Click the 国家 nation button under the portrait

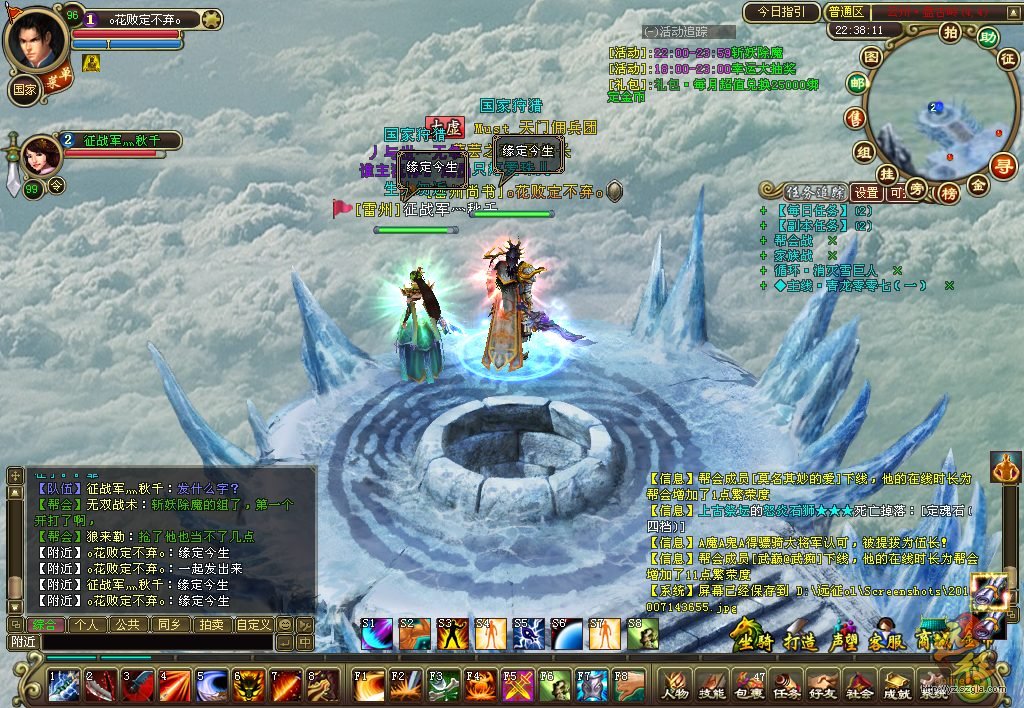pyautogui.click(x=25, y=87)
